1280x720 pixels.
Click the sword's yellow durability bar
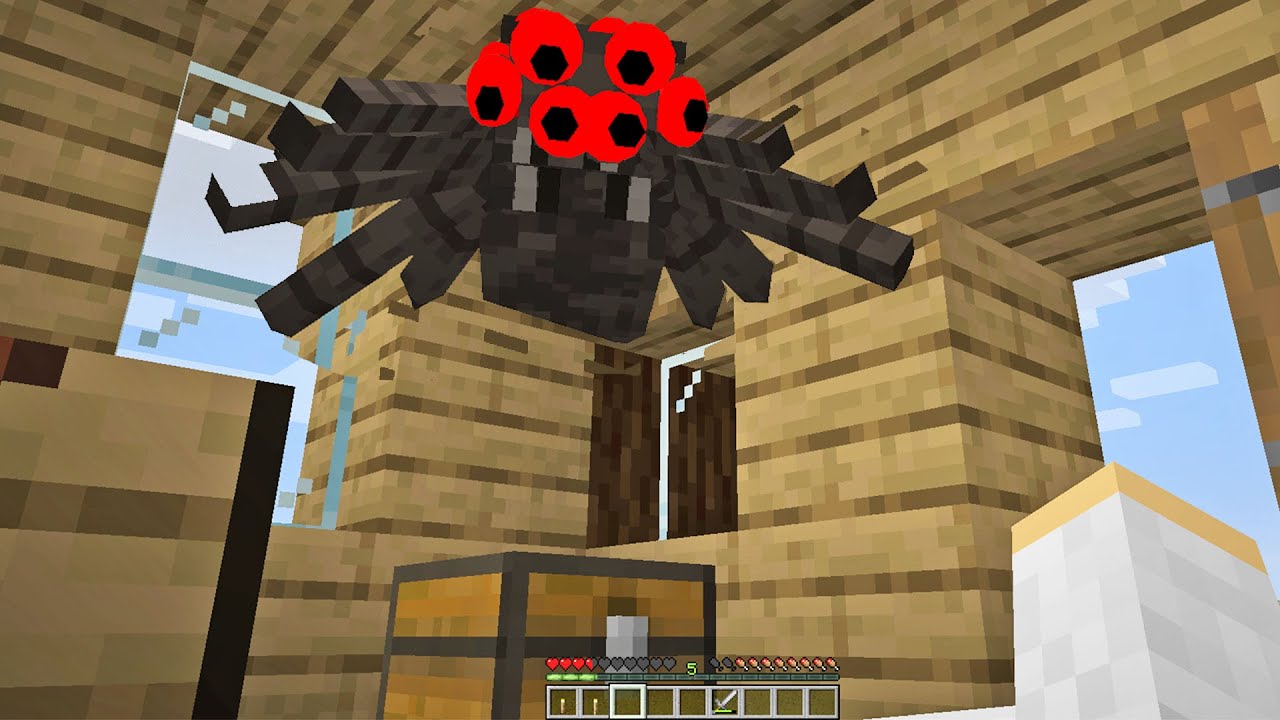[723, 709]
